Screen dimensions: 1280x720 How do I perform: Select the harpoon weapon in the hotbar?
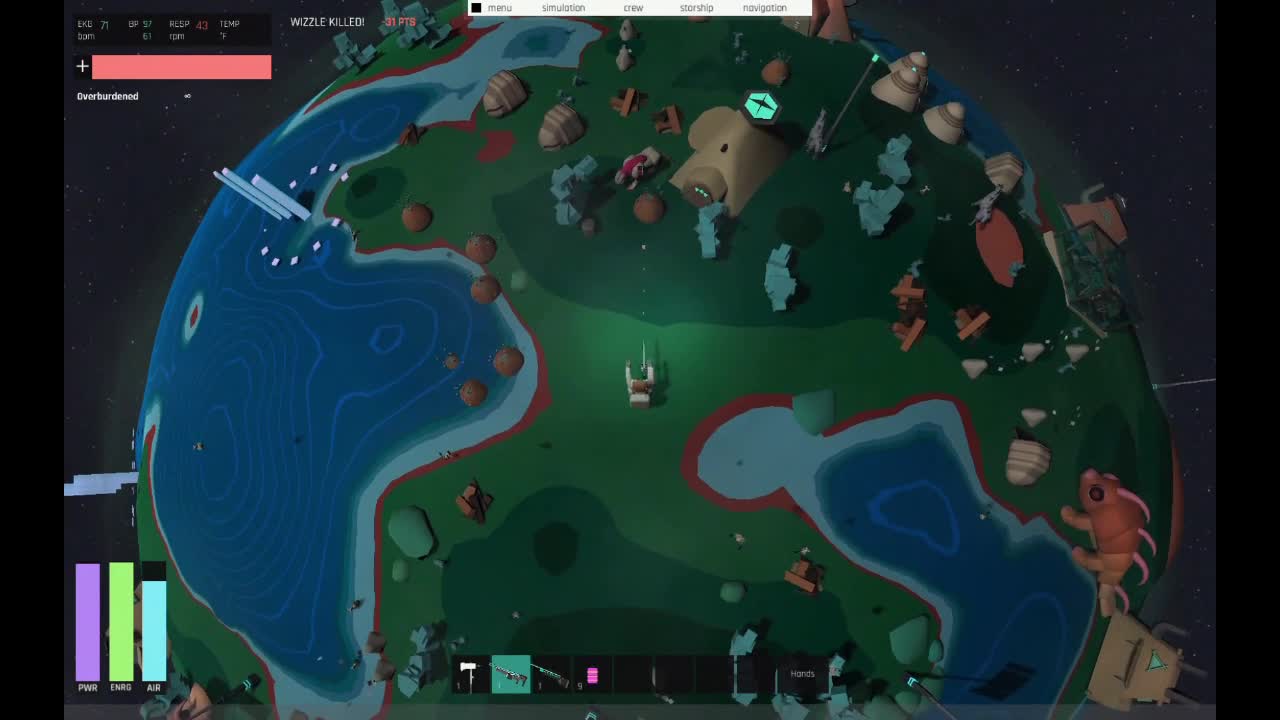(x=551, y=675)
